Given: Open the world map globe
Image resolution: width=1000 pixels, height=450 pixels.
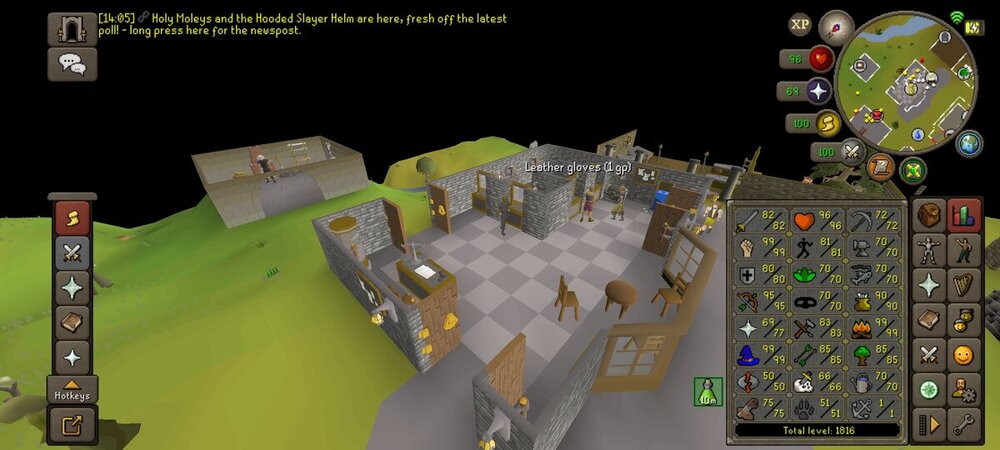Looking at the screenshot, I should click(x=969, y=143).
